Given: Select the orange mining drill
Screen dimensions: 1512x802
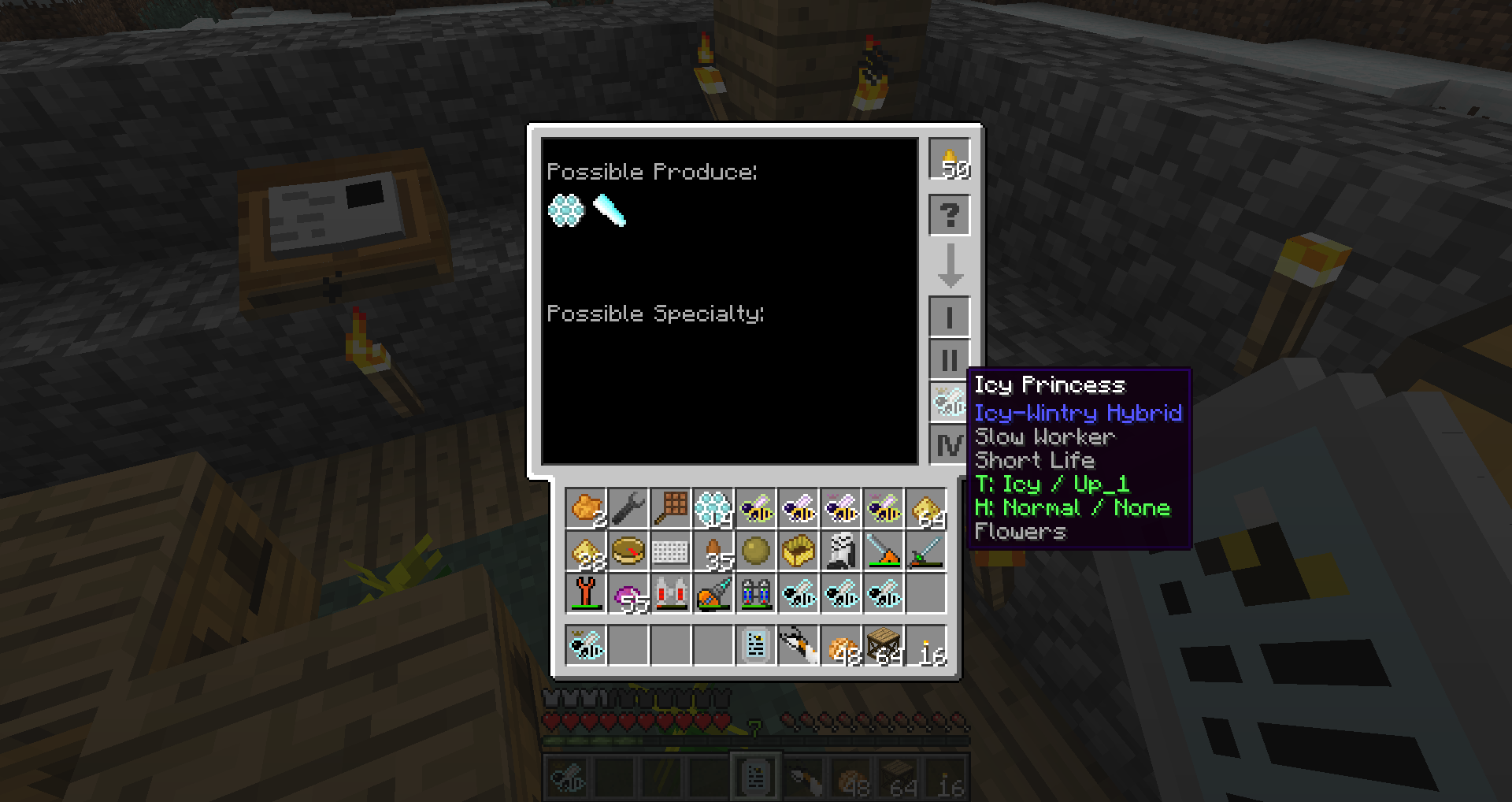Looking at the screenshot, I should coord(713,593).
